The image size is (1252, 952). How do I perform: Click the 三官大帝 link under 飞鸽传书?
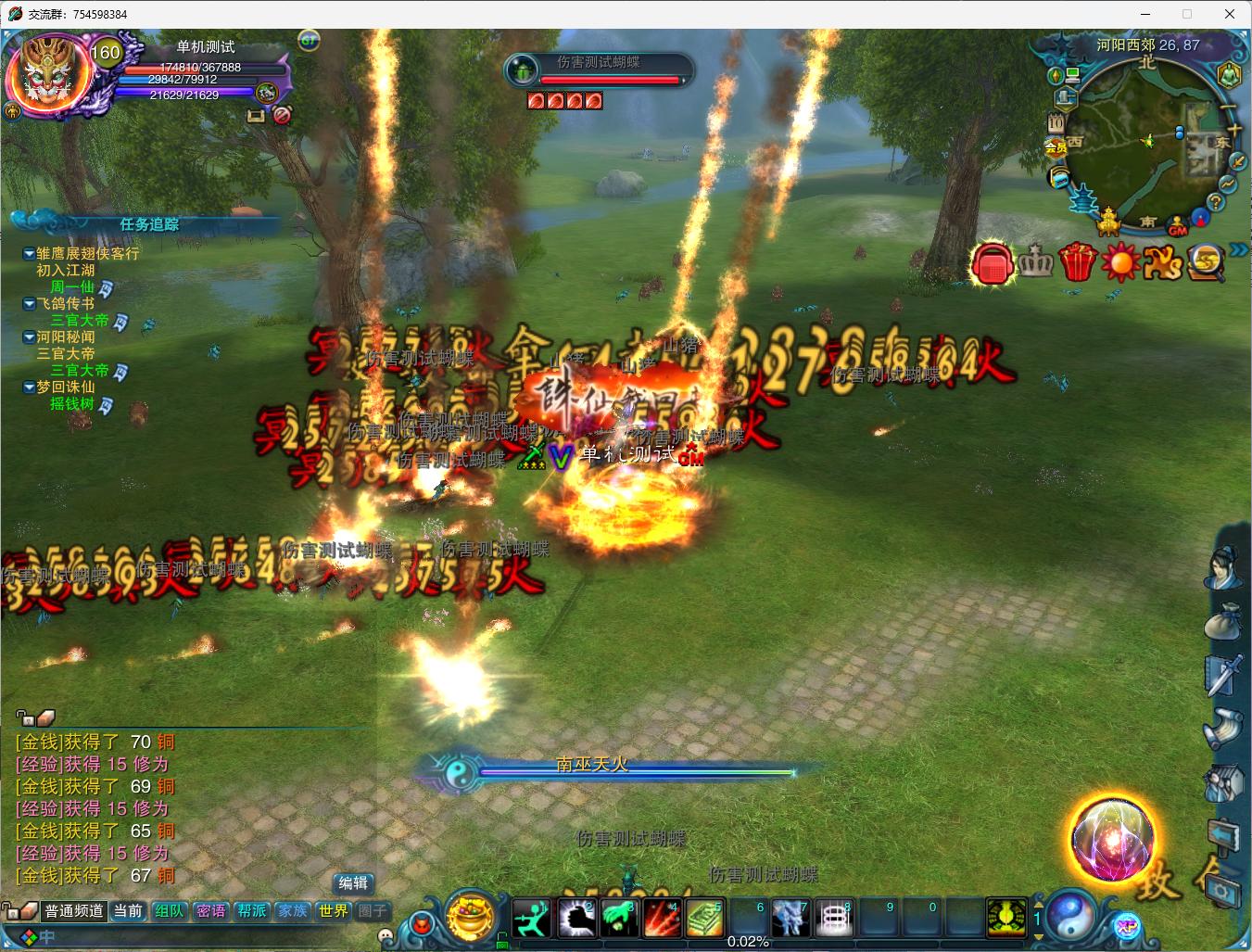click(79, 320)
